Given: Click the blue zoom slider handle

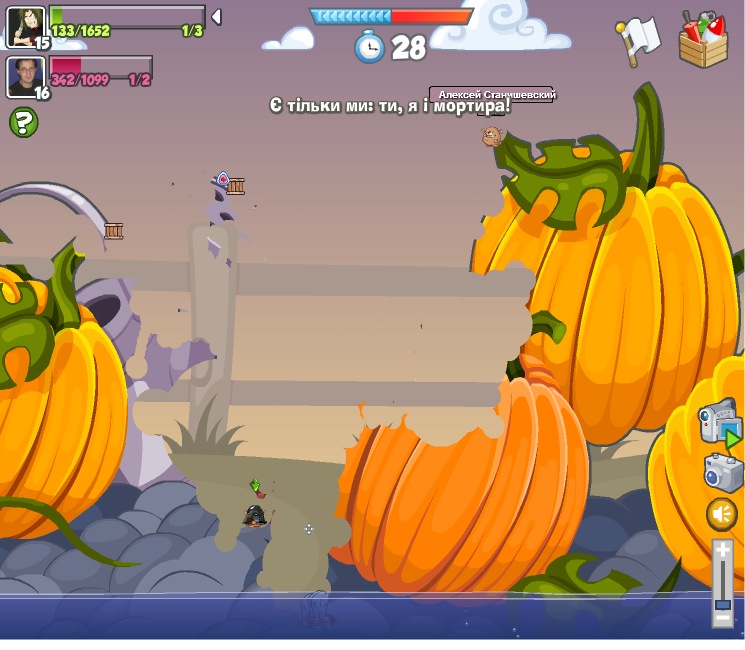Looking at the screenshot, I should tap(722, 604).
